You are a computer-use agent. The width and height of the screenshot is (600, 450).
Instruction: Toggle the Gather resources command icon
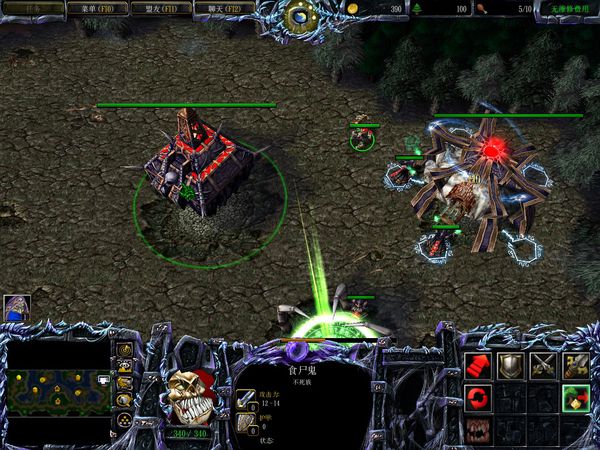click(x=575, y=398)
